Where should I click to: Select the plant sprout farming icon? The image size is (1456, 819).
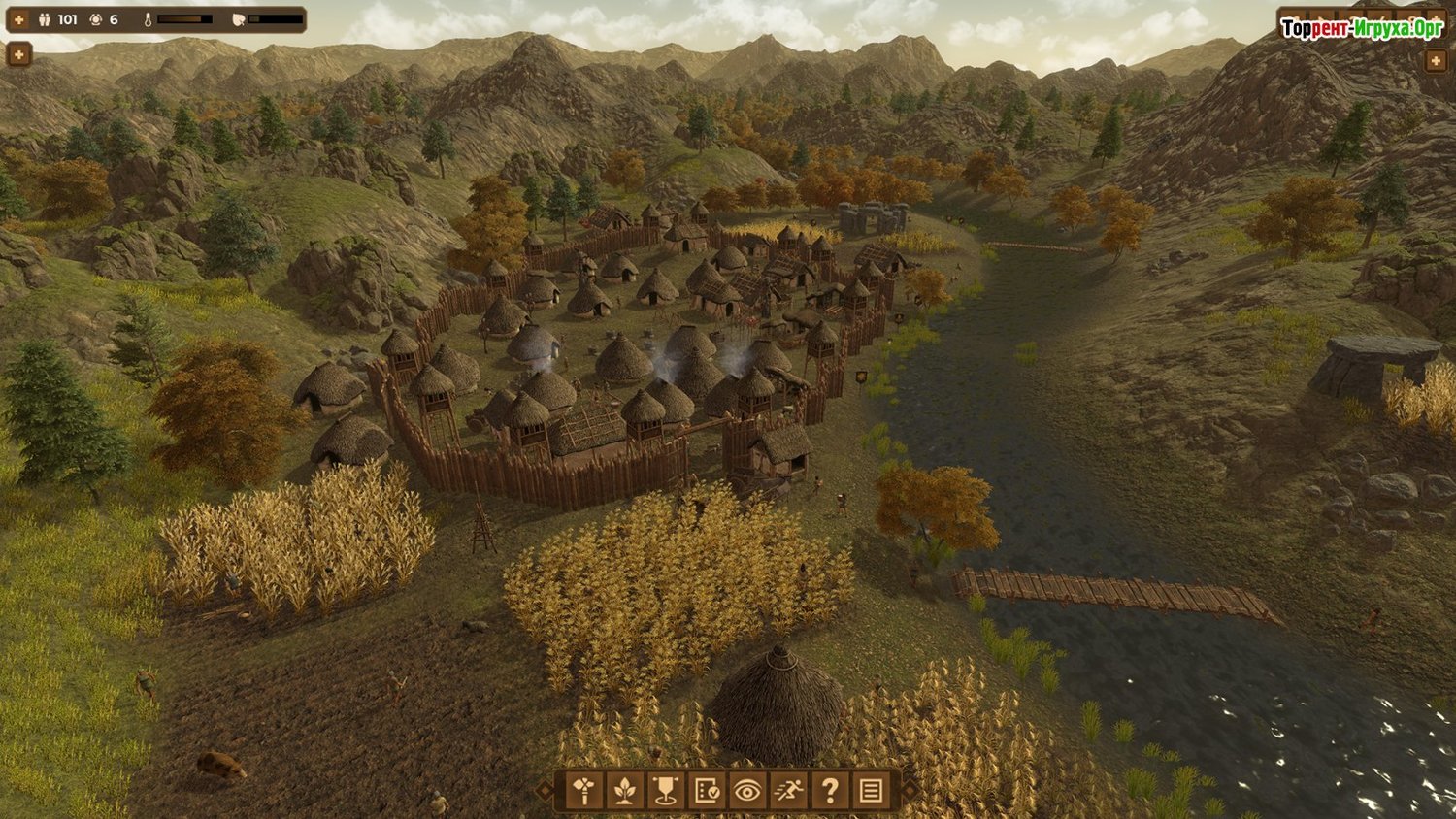tap(625, 791)
